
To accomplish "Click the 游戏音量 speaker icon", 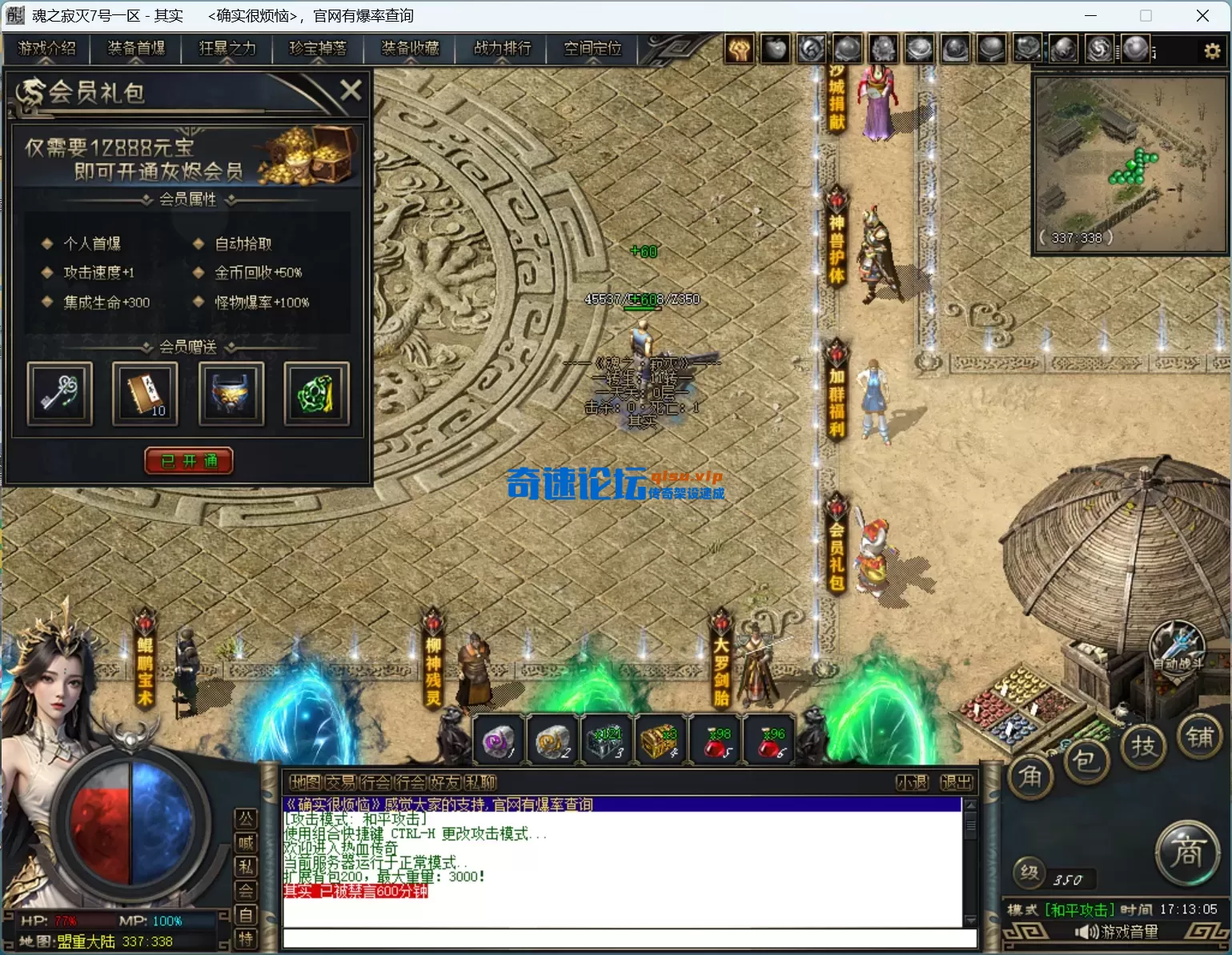I will pyautogui.click(x=1086, y=933).
